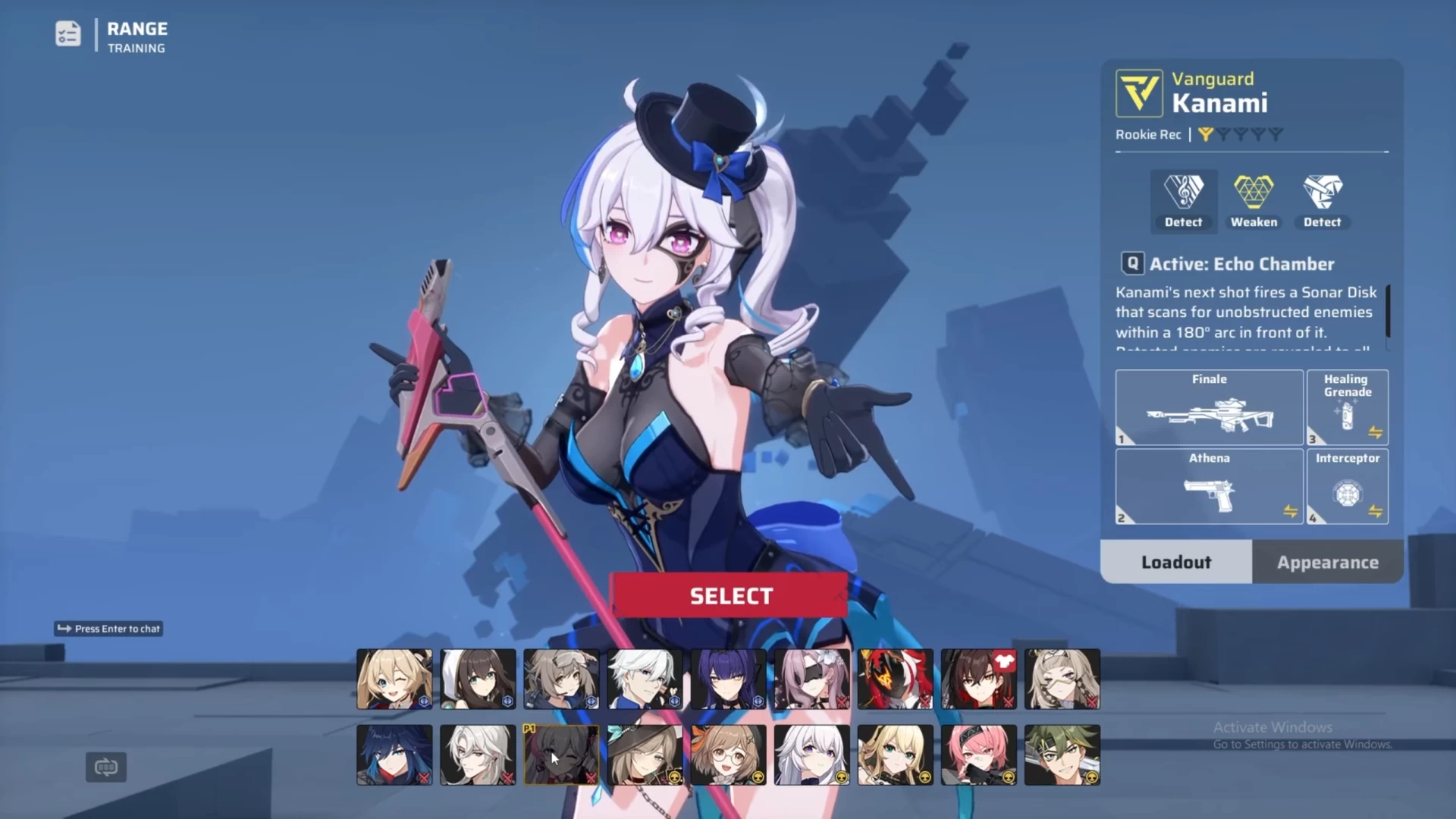The image size is (1456, 819).
Task: Select the blue-haired character portrait
Action: point(394,755)
